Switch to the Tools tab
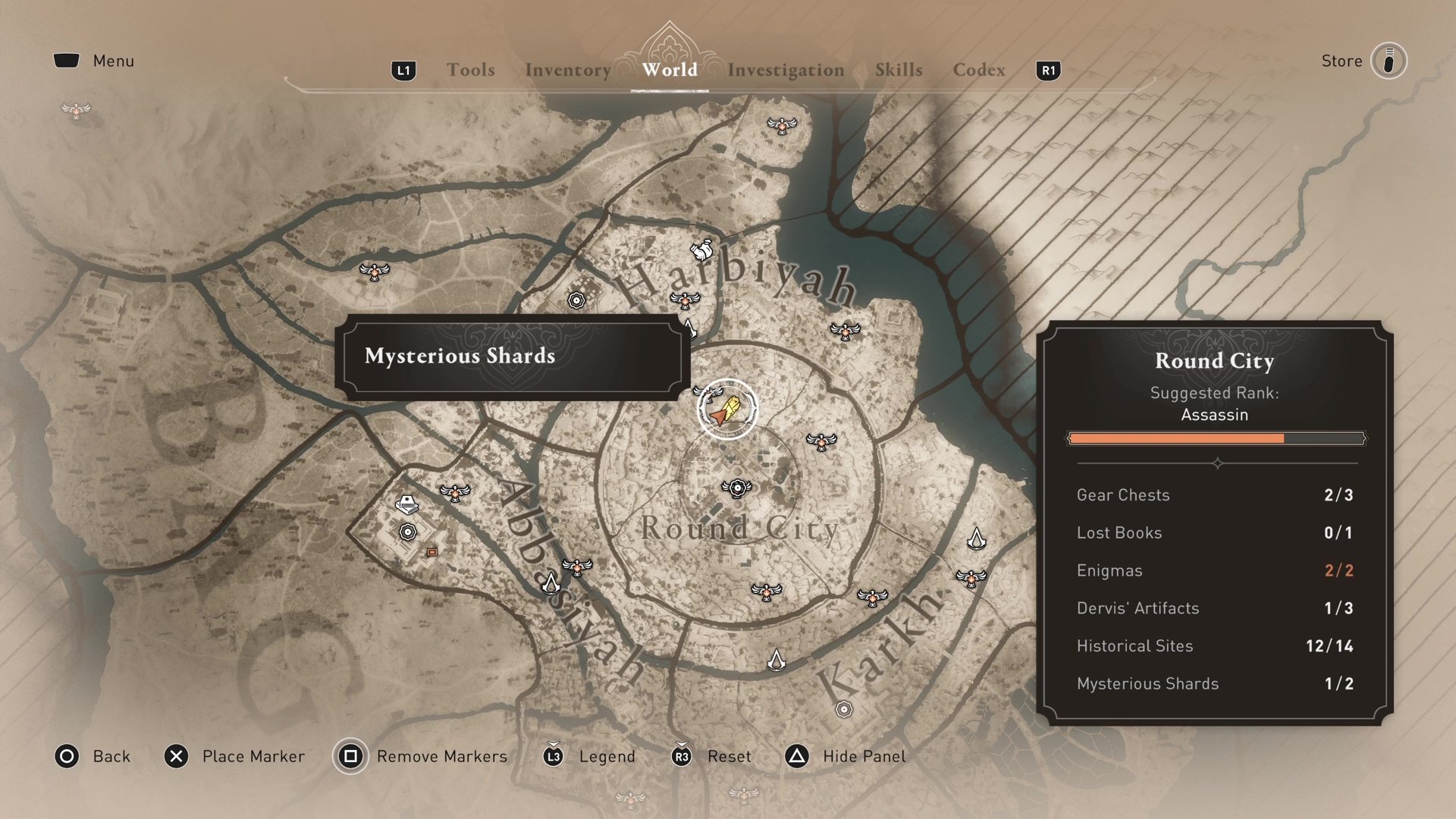Image resolution: width=1456 pixels, height=819 pixels. [470, 70]
